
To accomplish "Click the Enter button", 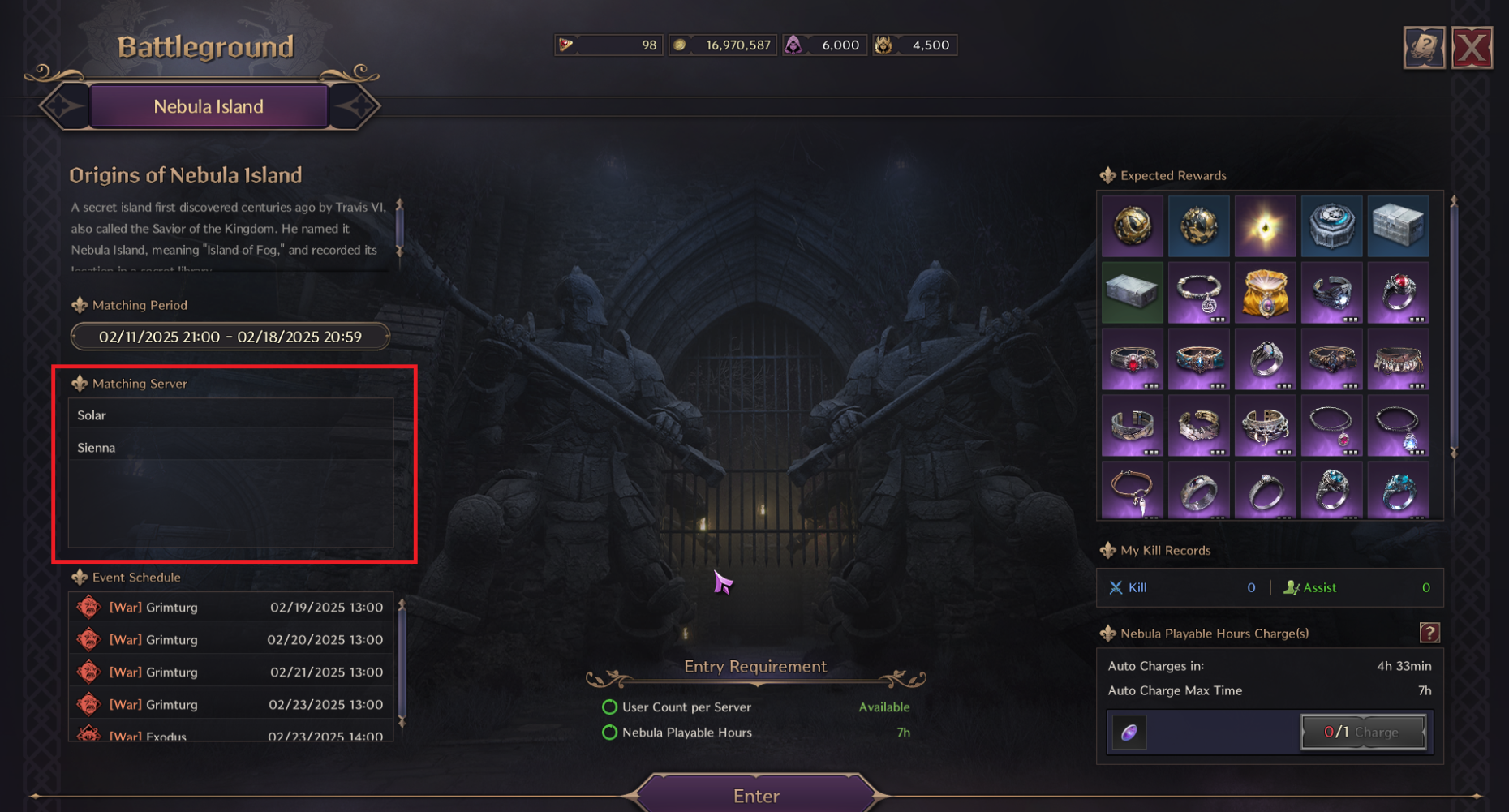I will (756, 795).
